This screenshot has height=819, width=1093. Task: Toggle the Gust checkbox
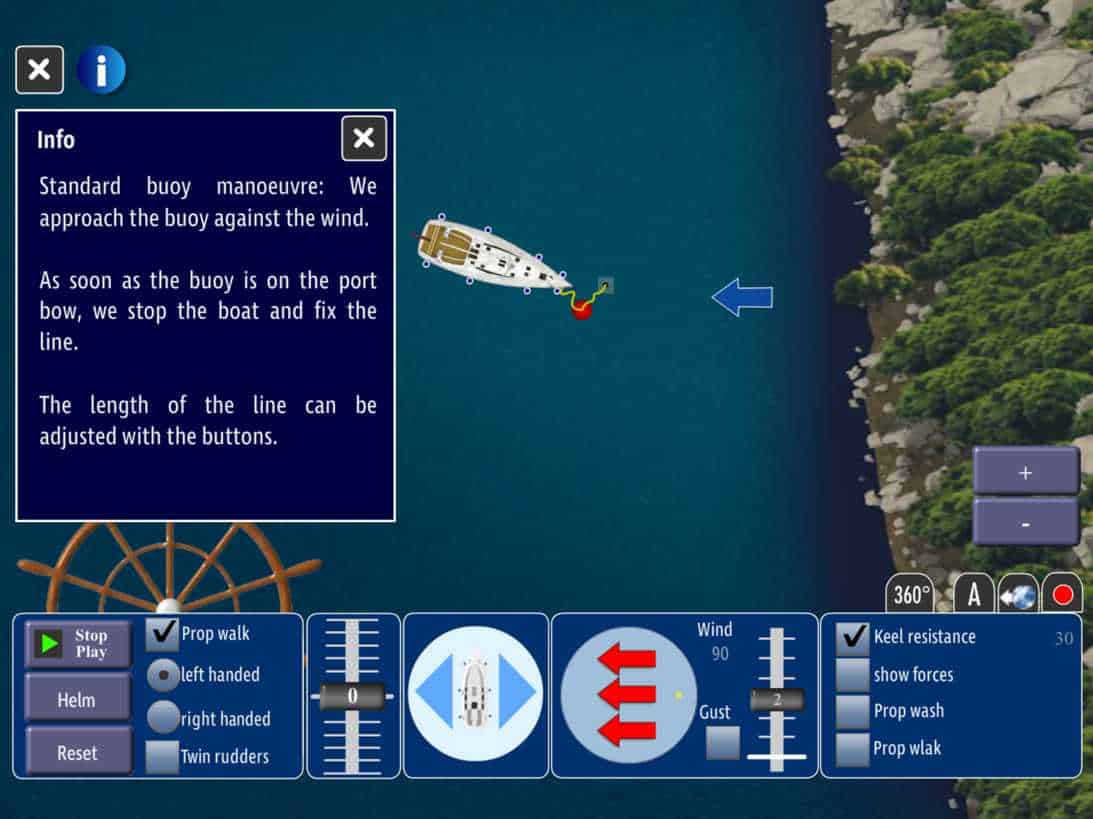pos(722,743)
